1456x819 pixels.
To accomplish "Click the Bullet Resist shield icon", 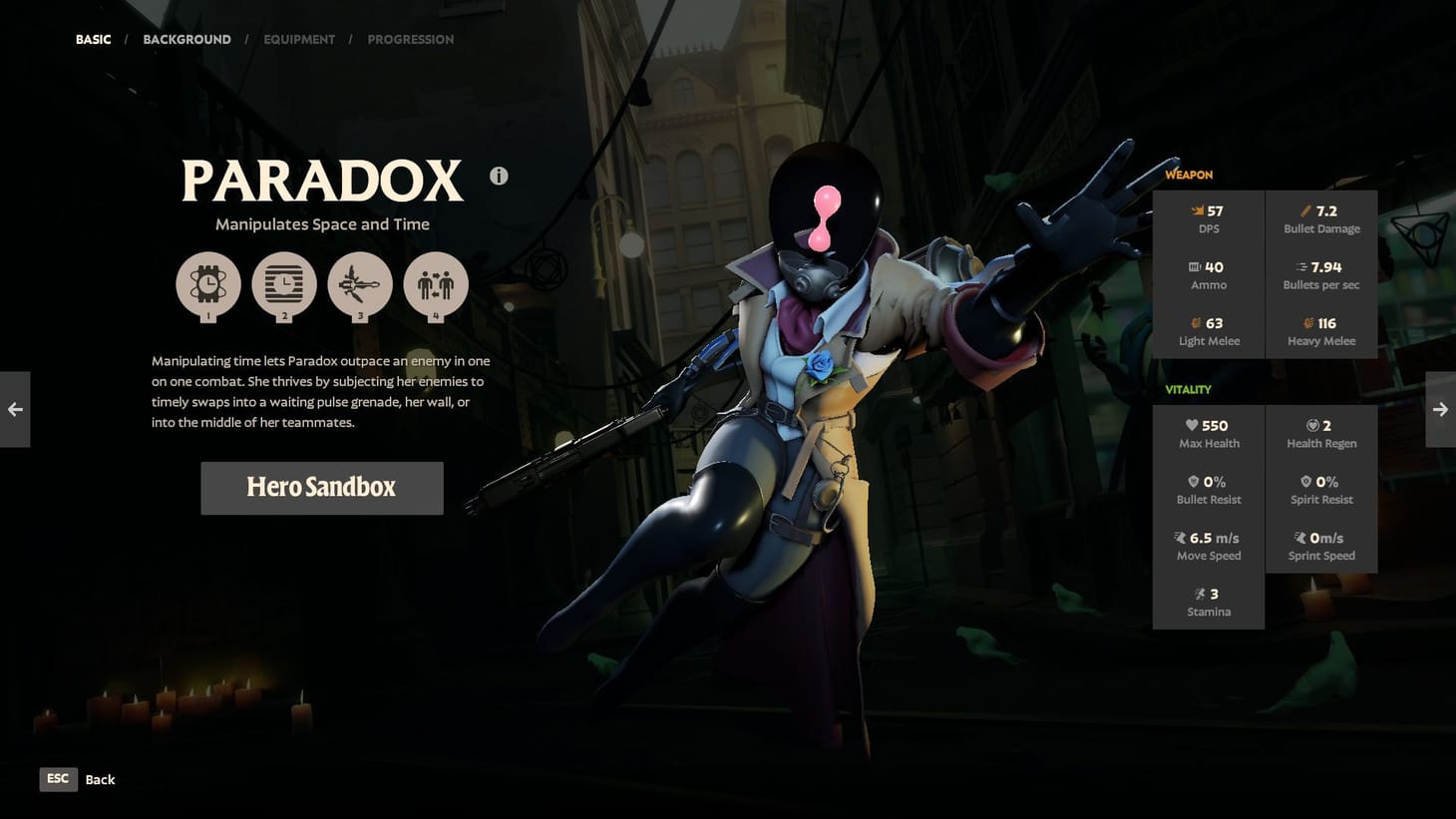I will (x=1193, y=481).
